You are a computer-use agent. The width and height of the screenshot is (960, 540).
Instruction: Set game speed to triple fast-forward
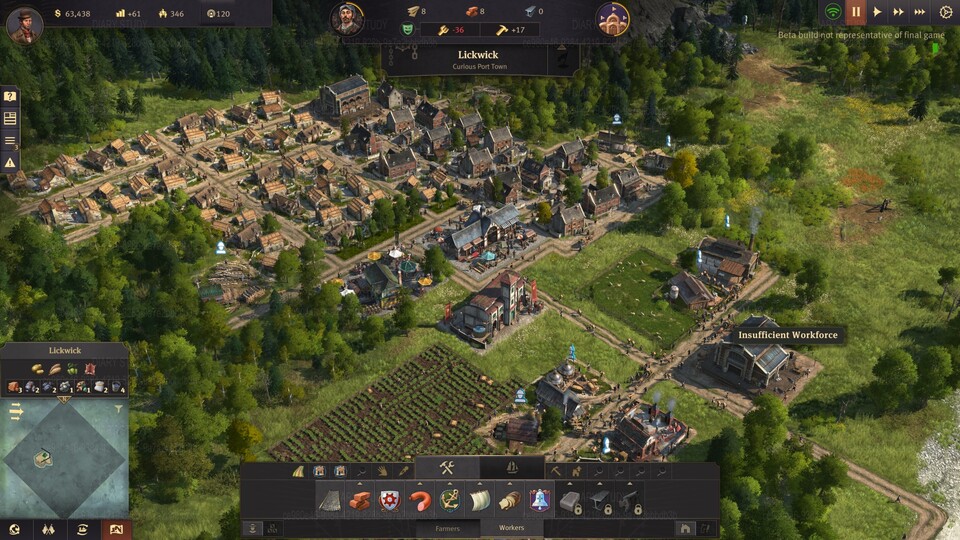(x=921, y=12)
